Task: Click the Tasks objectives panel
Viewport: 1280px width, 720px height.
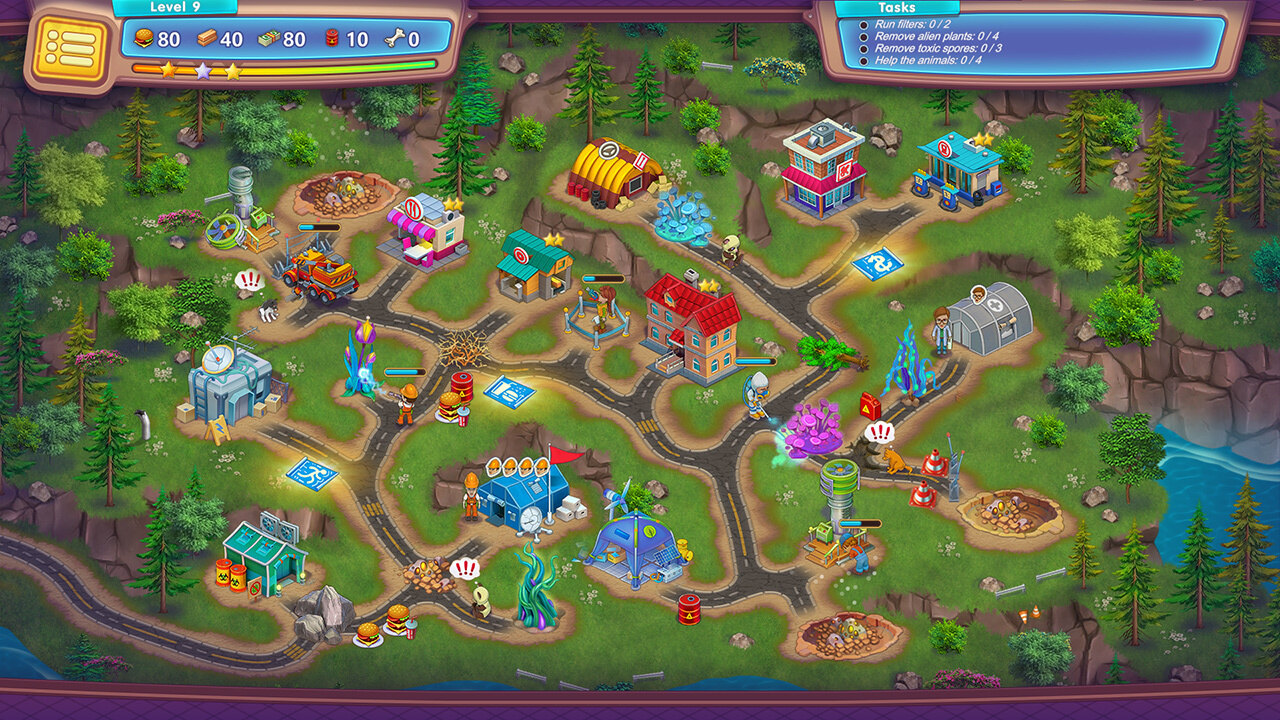Action: click(x=1032, y=43)
